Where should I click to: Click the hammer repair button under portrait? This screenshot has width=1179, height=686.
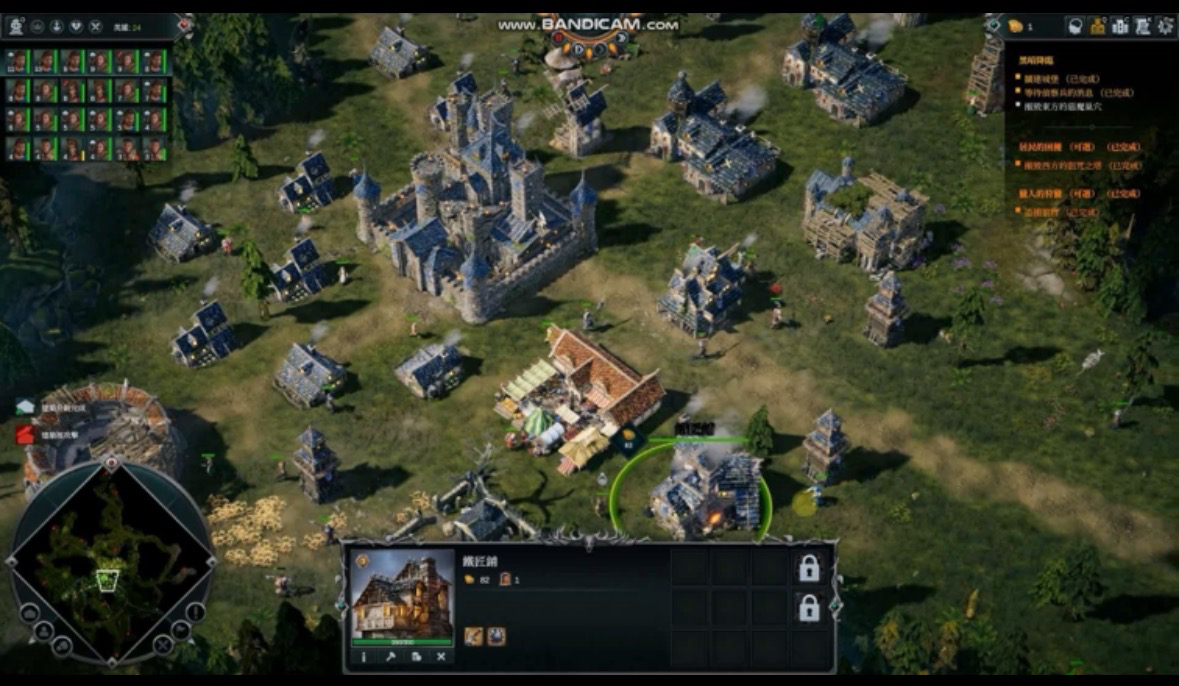389,657
